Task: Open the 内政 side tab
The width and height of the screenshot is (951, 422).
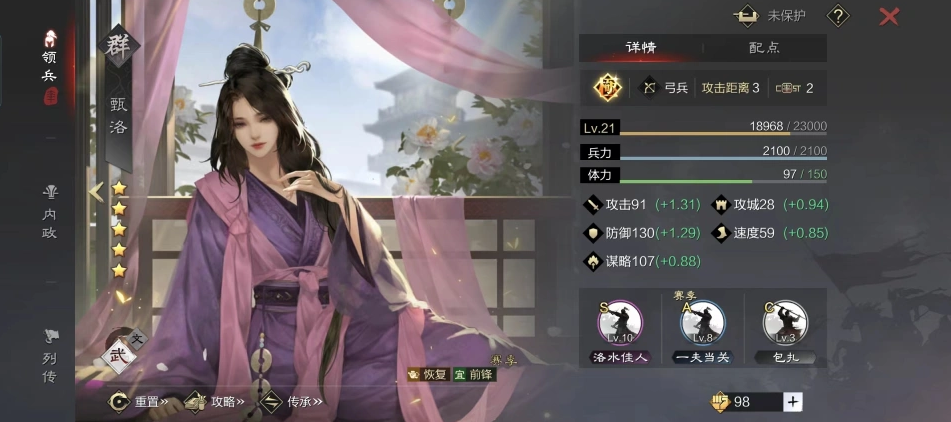Action: pyautogui.click(x=49, y=211)
